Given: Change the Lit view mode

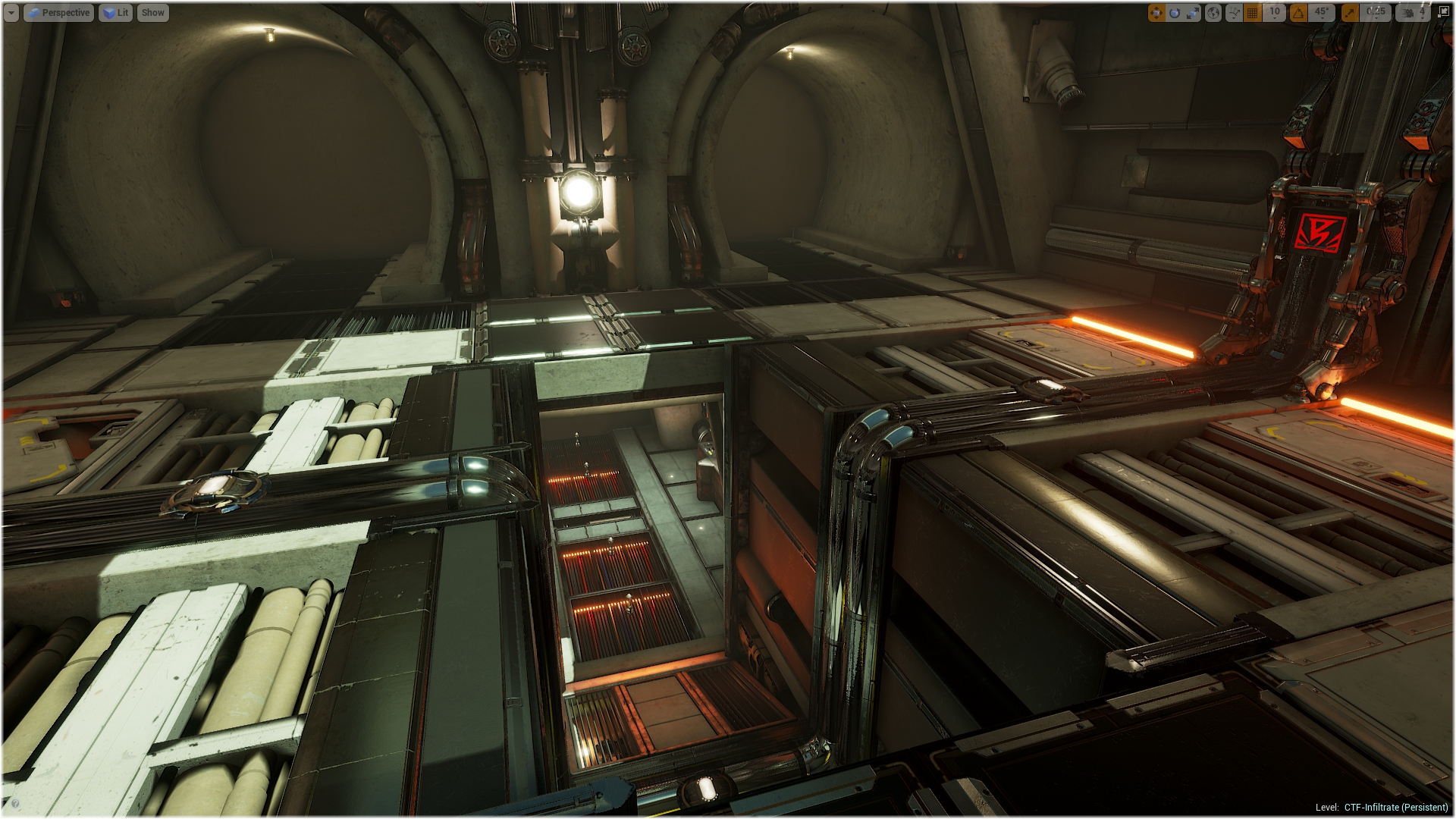Looking at the screenshot, I should (115, 13).
